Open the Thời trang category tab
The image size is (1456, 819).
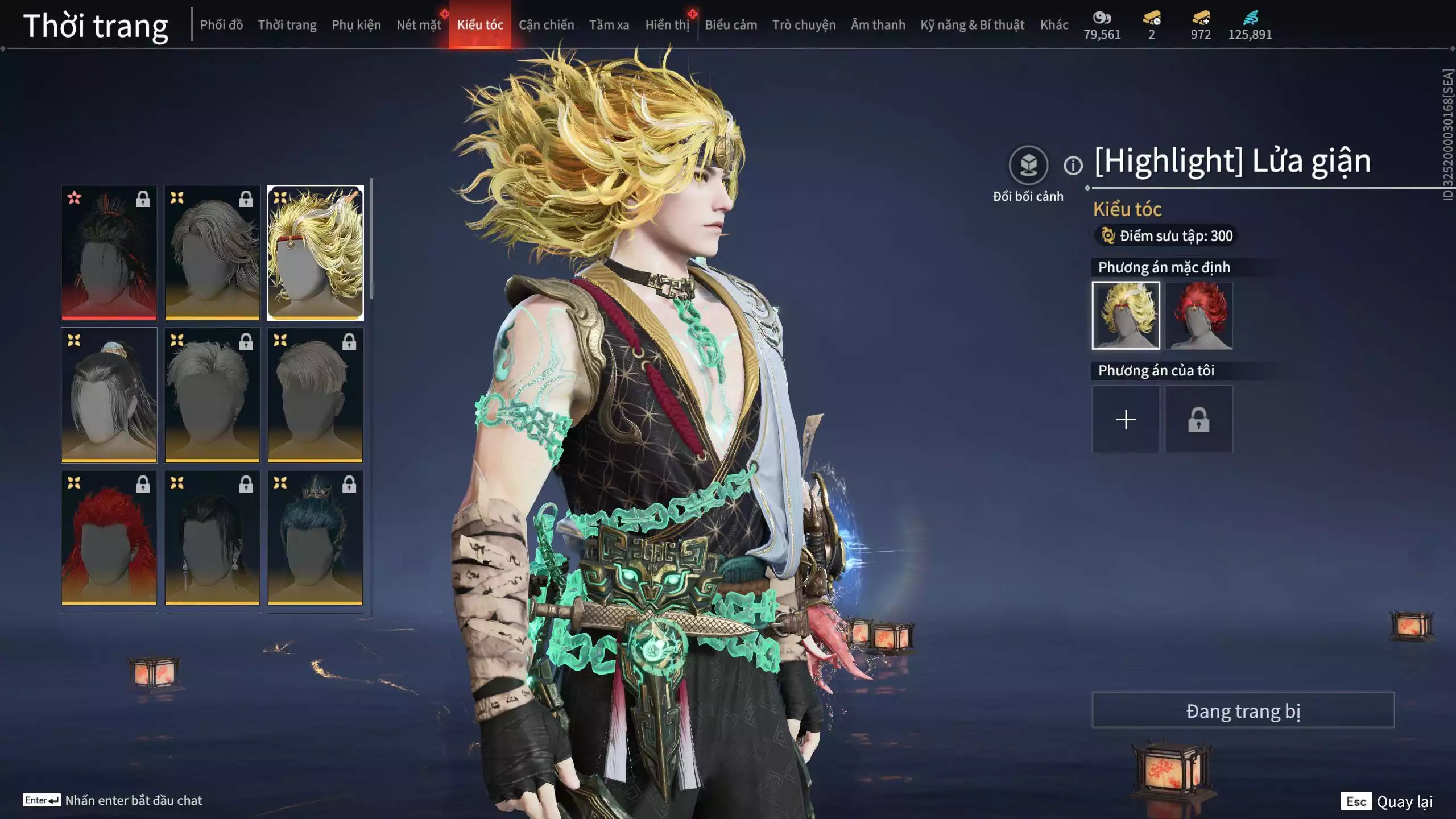point(287,25)
